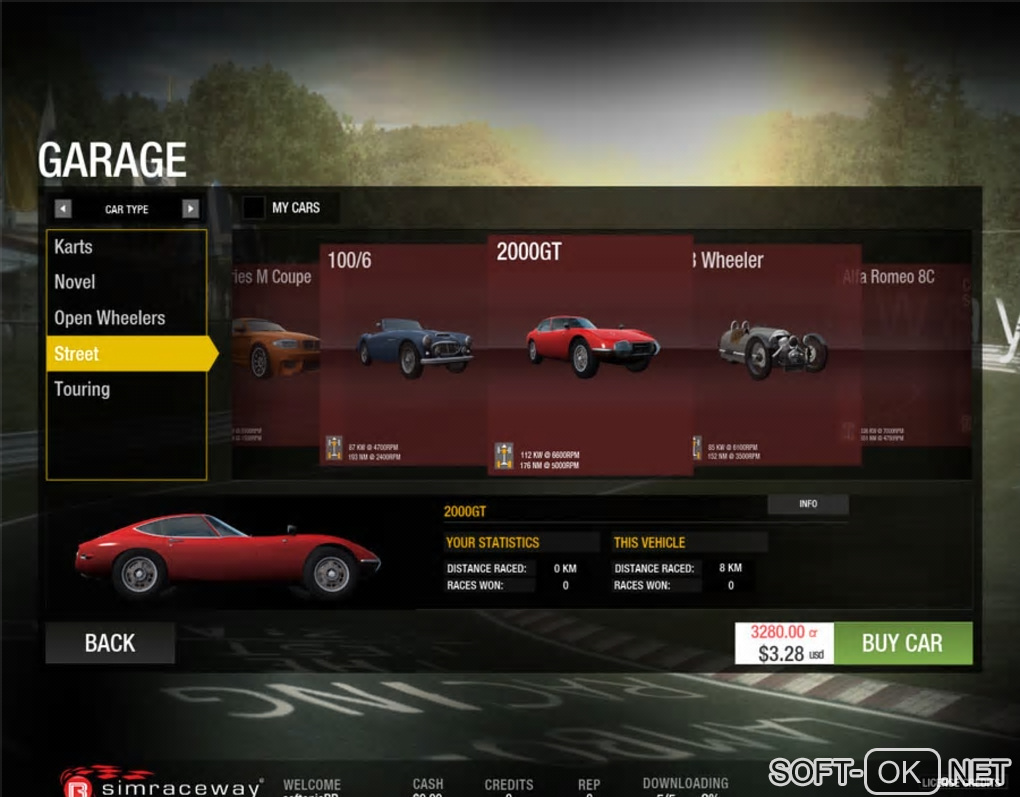
Task: Switch to the Touring category
Action: tap(82, 389)
